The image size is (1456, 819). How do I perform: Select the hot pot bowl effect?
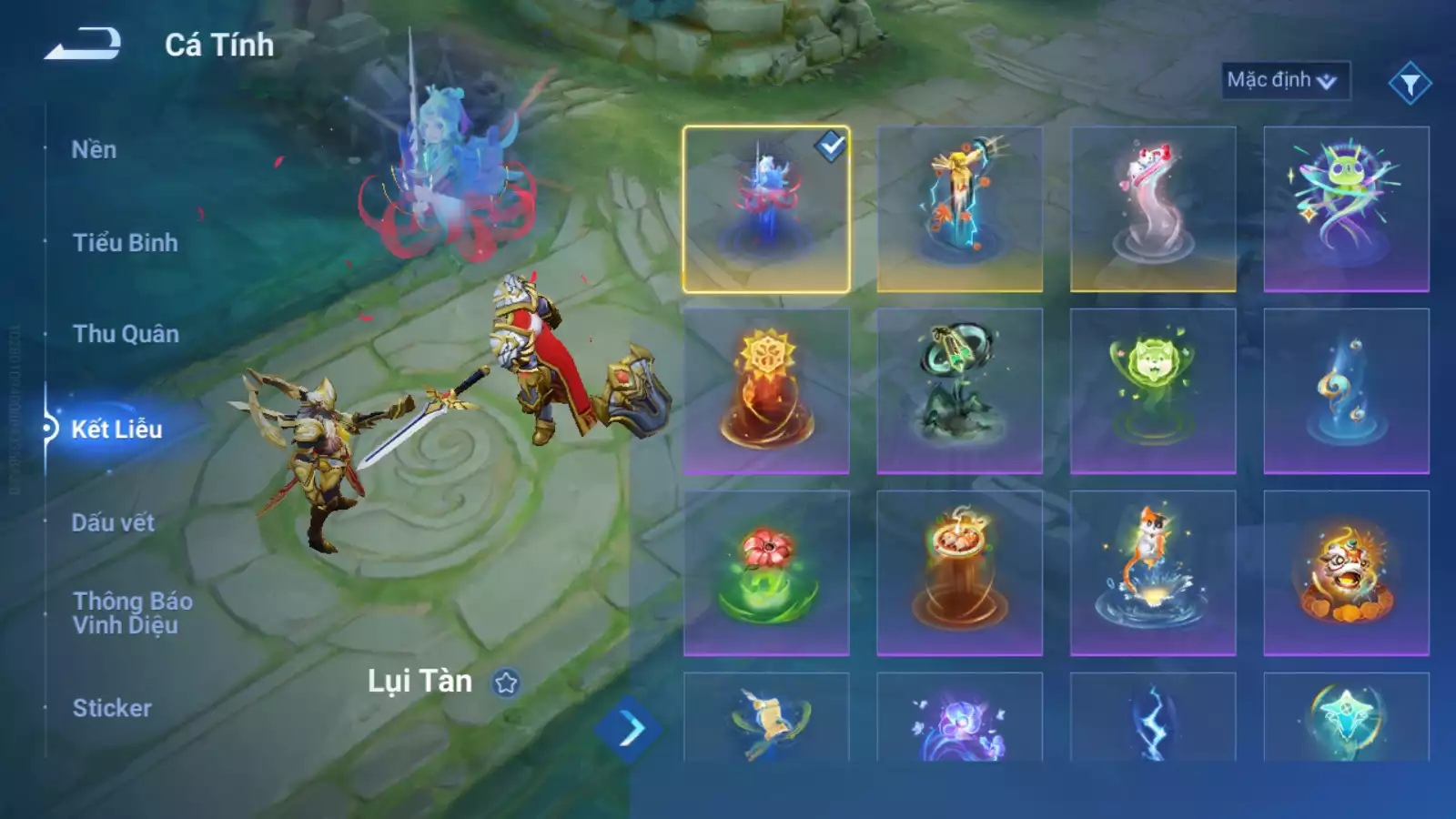(x=959, y=573)
